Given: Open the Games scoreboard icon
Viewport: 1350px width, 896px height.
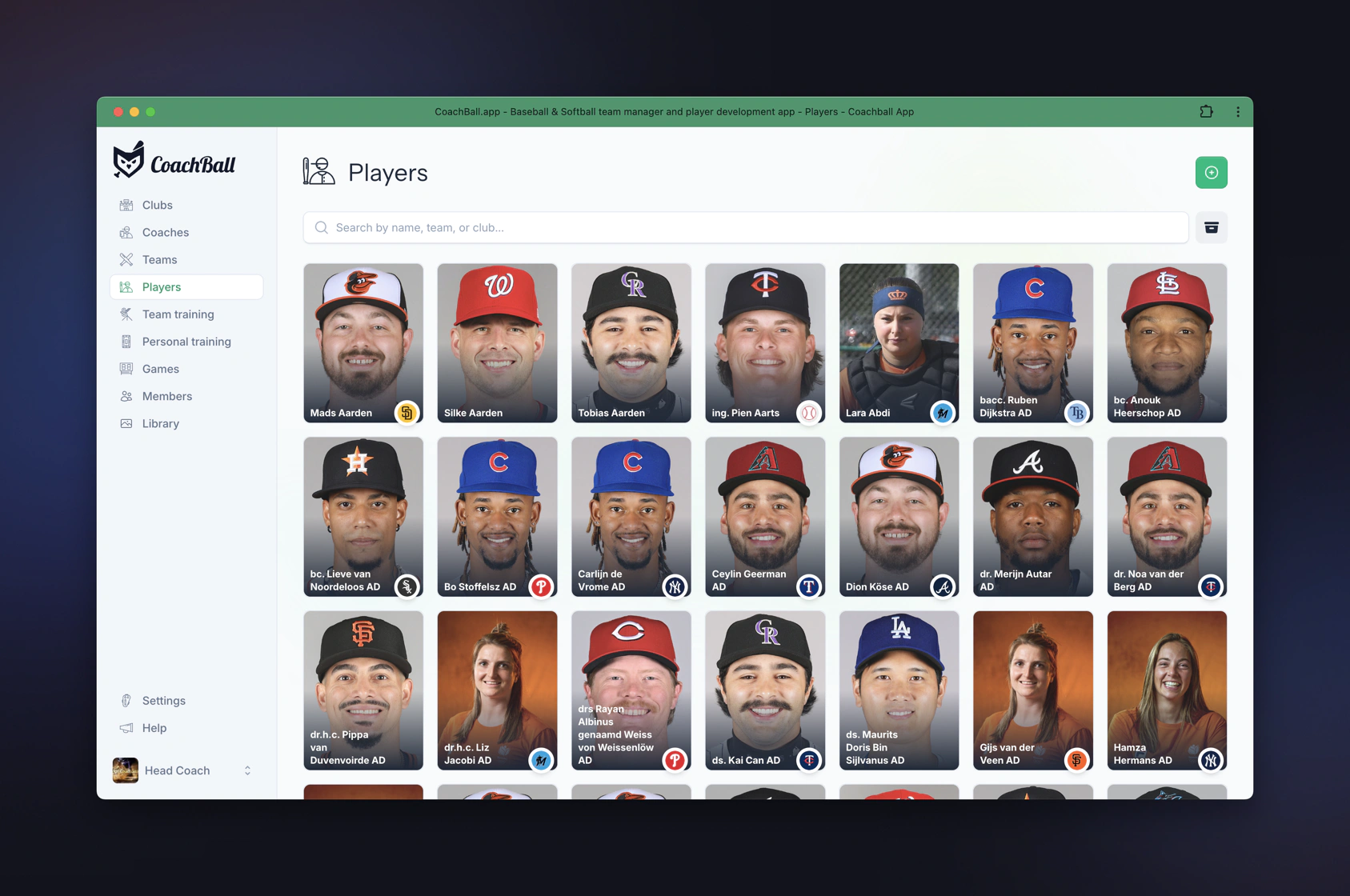Looking at the screenshot, I should point(126,369).
